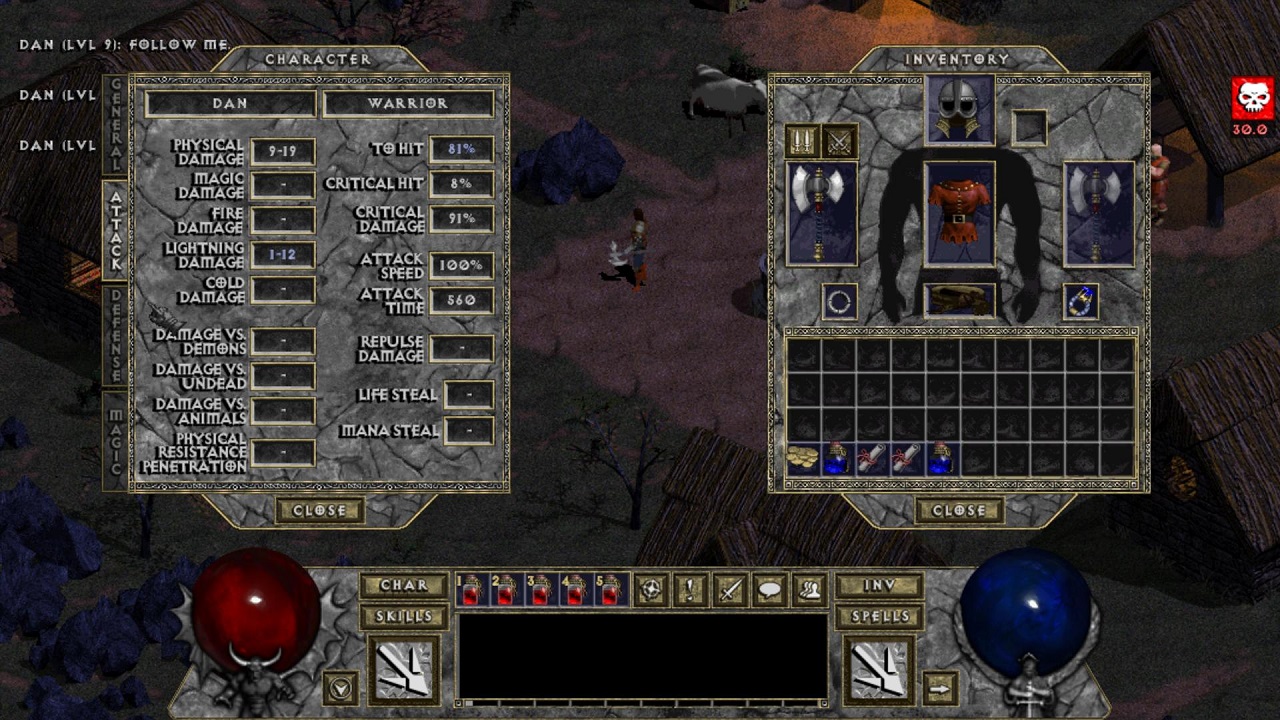1280x720 pixels.
Task: Pick the axe in the left-hand weapon slot
Action: 822,213
